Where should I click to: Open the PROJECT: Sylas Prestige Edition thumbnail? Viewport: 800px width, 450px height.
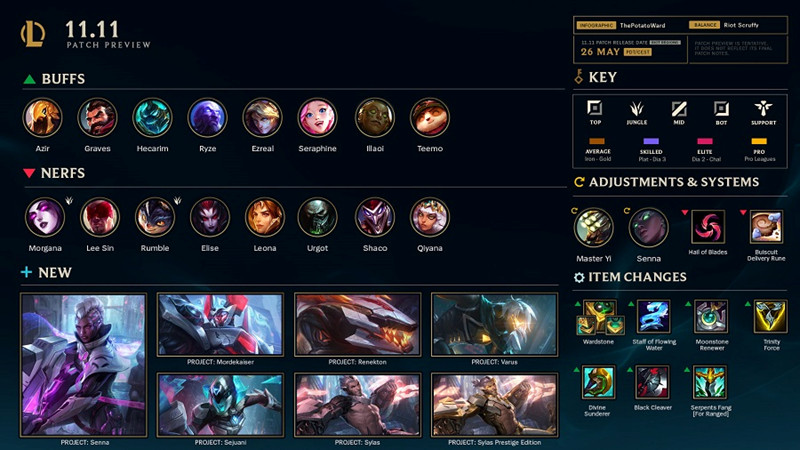coord(493,405)
